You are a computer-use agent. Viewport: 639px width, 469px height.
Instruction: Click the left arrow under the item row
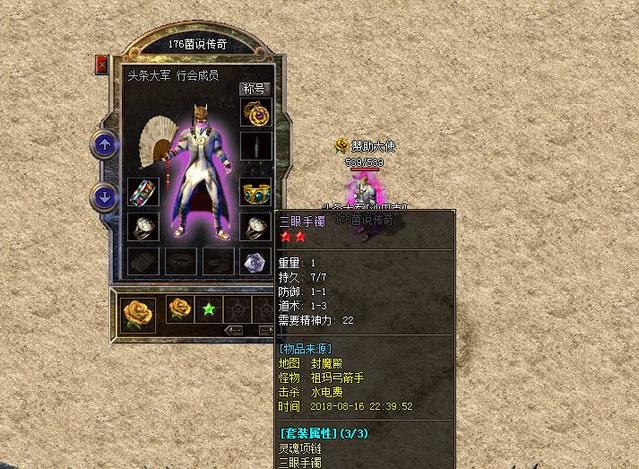pos(234,330)
